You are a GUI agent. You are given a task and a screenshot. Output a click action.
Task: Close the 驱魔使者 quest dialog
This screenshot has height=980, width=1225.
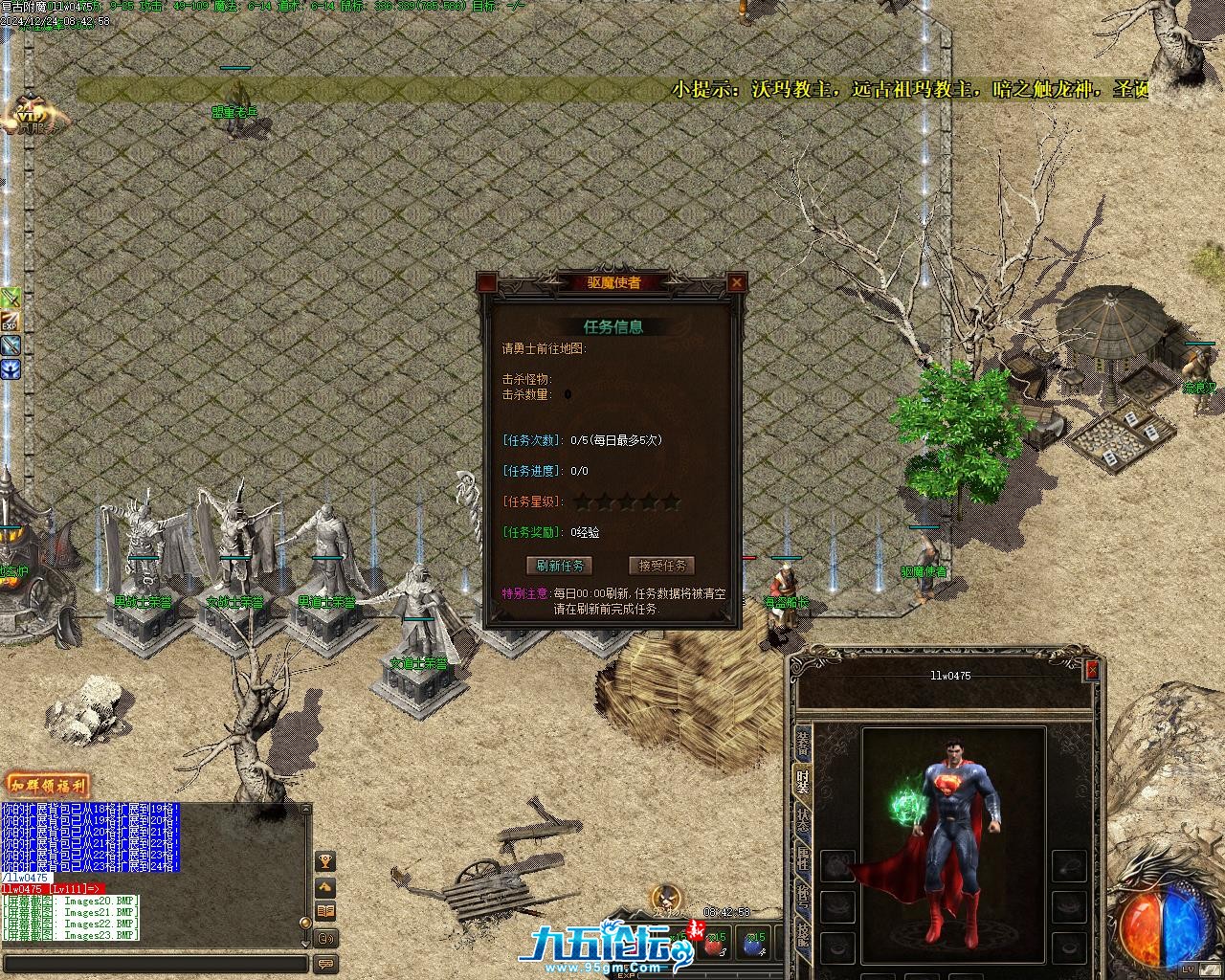click(x=736, y=282)
